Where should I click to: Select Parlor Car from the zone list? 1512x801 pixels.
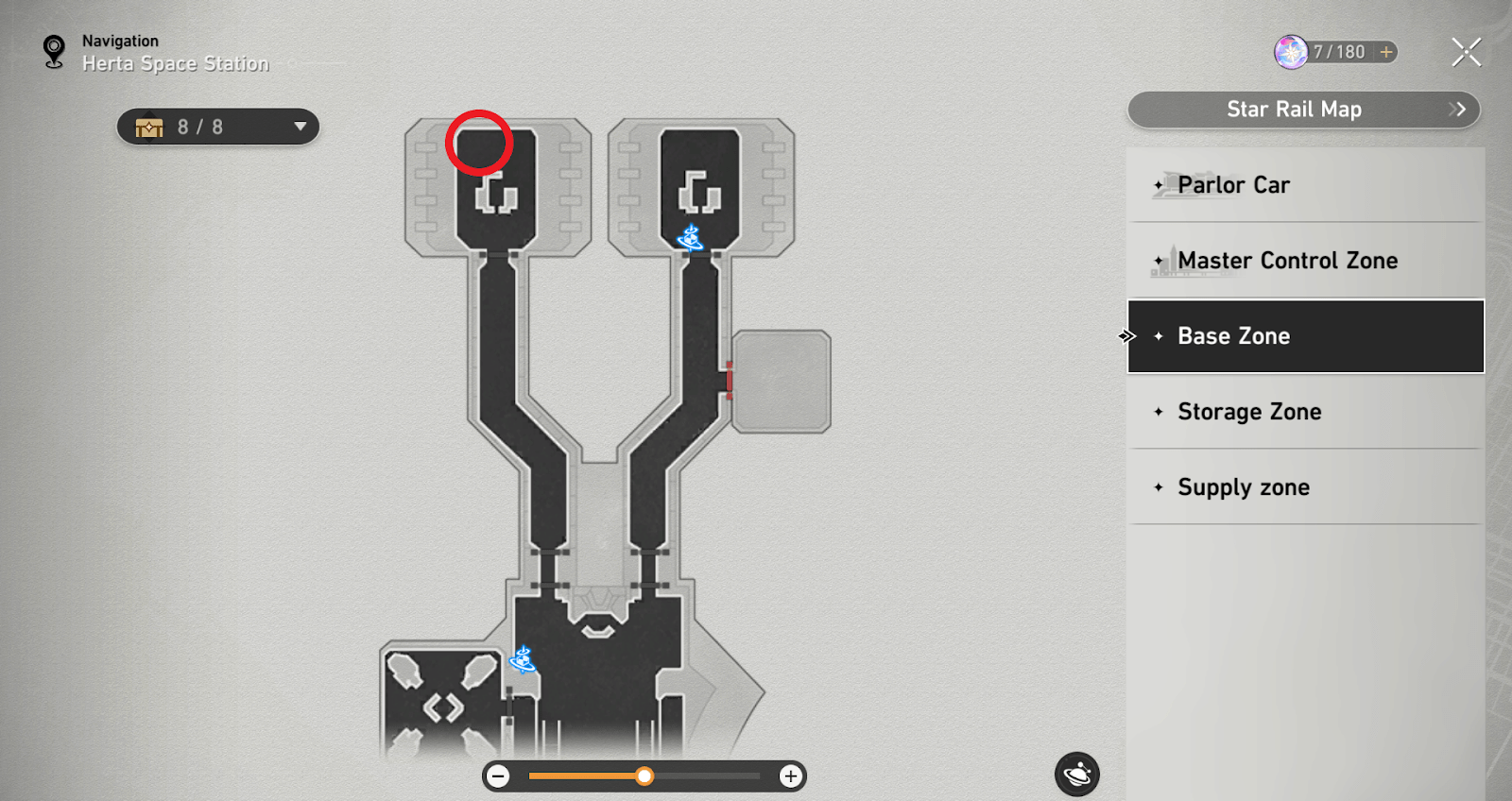[x=1232, y=185]
